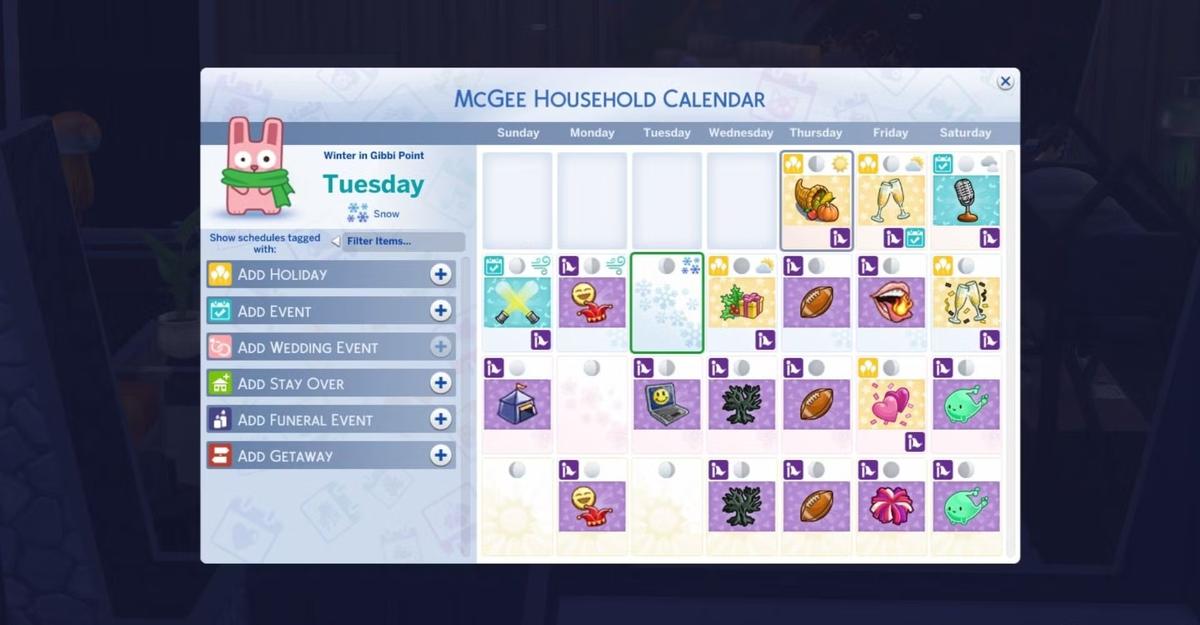The height and width of the screenshot is (625, 1200).
Task: Open the smiley laptop event day
Action: click(667, 404)
